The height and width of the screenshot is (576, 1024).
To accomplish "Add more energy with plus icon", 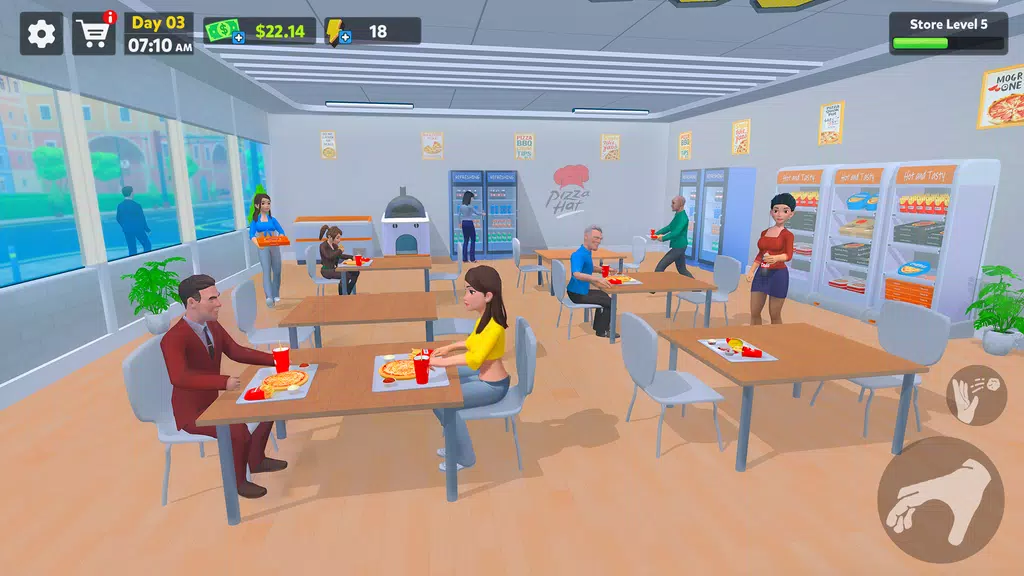I will (345, 38).
